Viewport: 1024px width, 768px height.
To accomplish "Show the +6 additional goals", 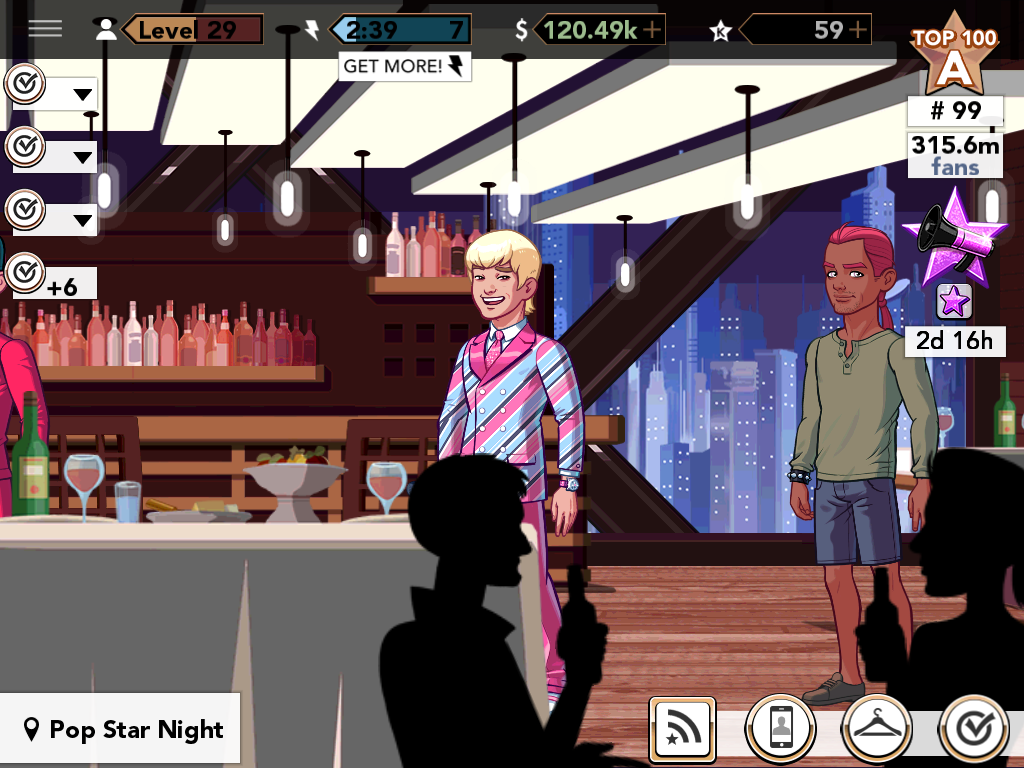I will coord(50,278).
